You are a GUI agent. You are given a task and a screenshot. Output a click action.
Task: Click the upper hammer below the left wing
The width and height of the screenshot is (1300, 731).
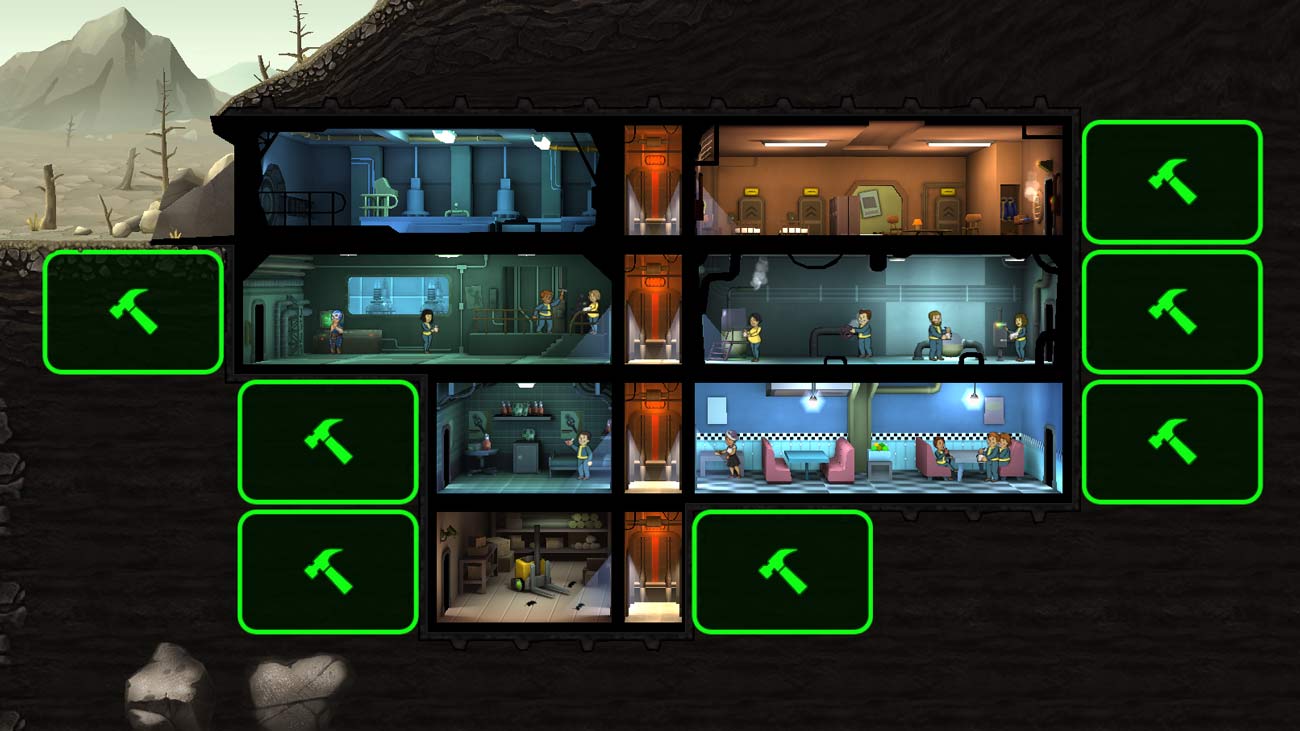click(x=328, y=440)
